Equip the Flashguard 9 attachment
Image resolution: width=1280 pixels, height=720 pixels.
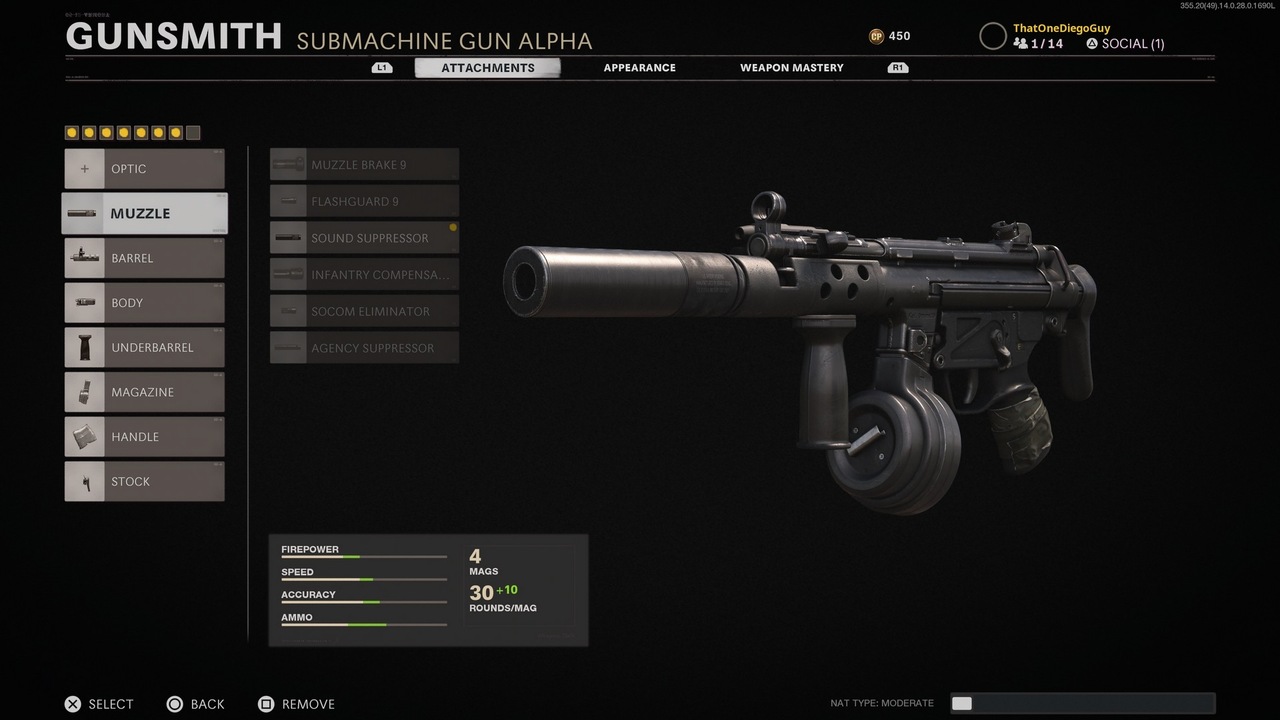click(364, 201)
